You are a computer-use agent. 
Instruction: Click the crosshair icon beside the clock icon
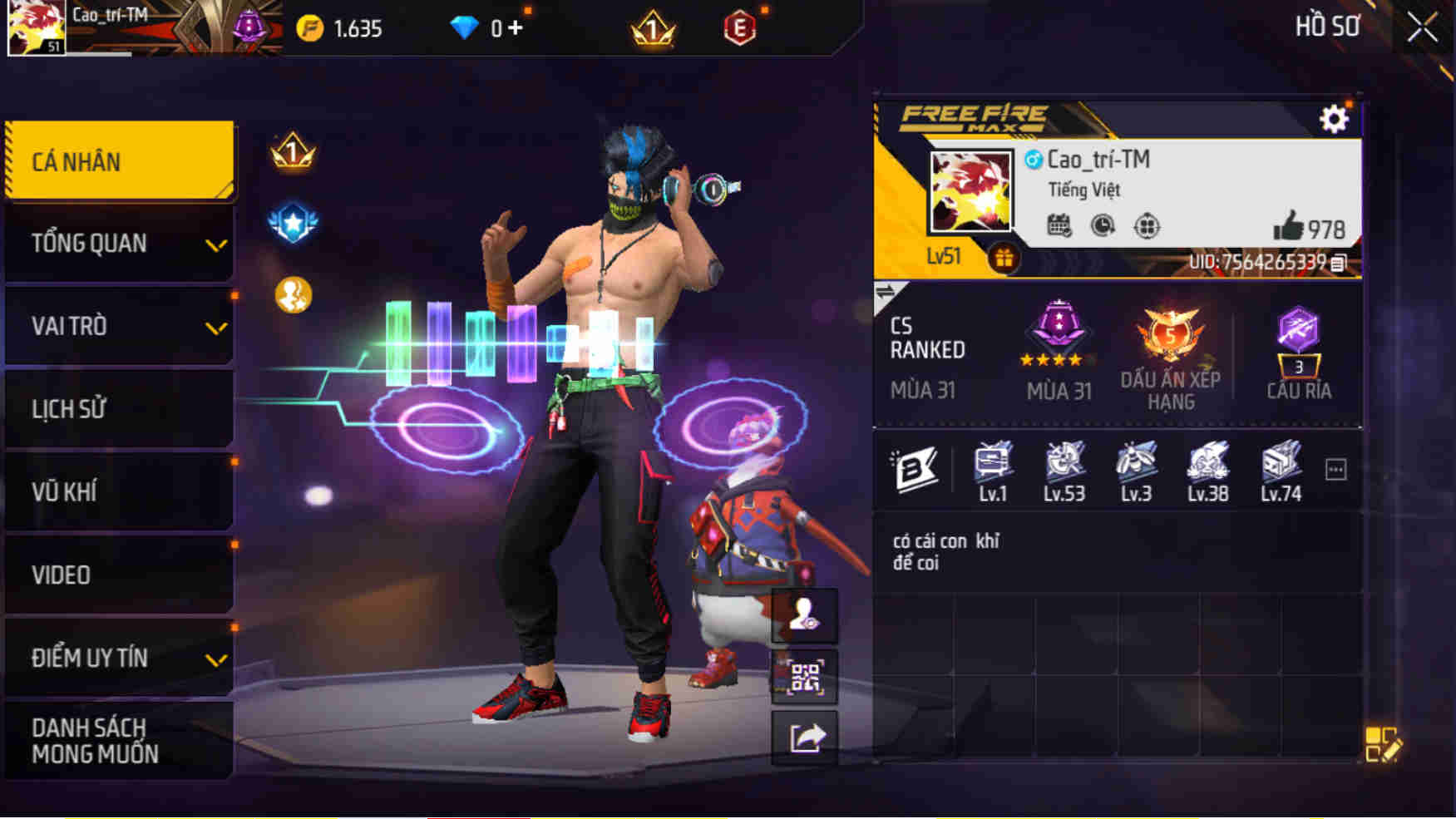click(1148, 224)
